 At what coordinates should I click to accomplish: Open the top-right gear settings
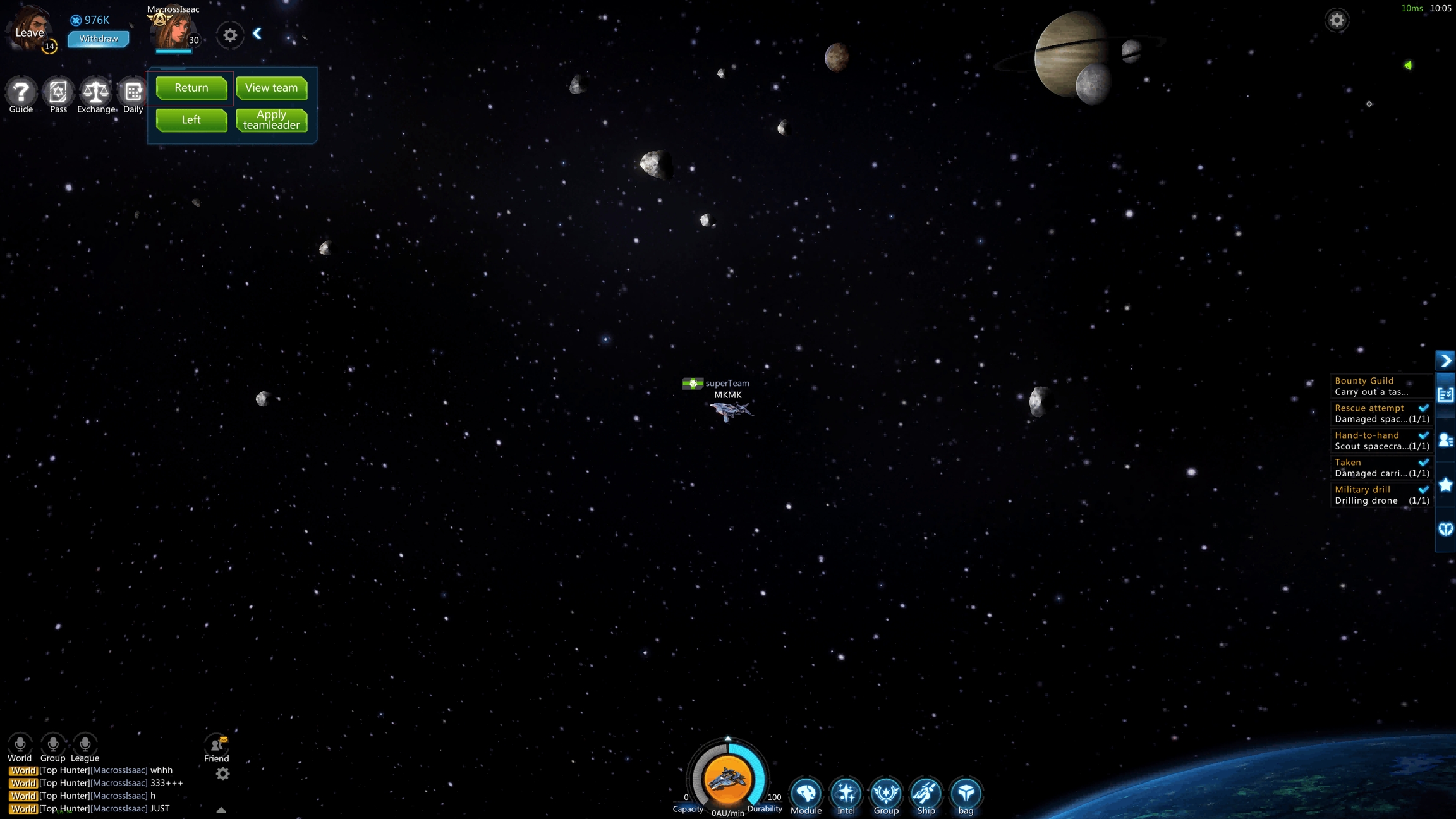1337,20
